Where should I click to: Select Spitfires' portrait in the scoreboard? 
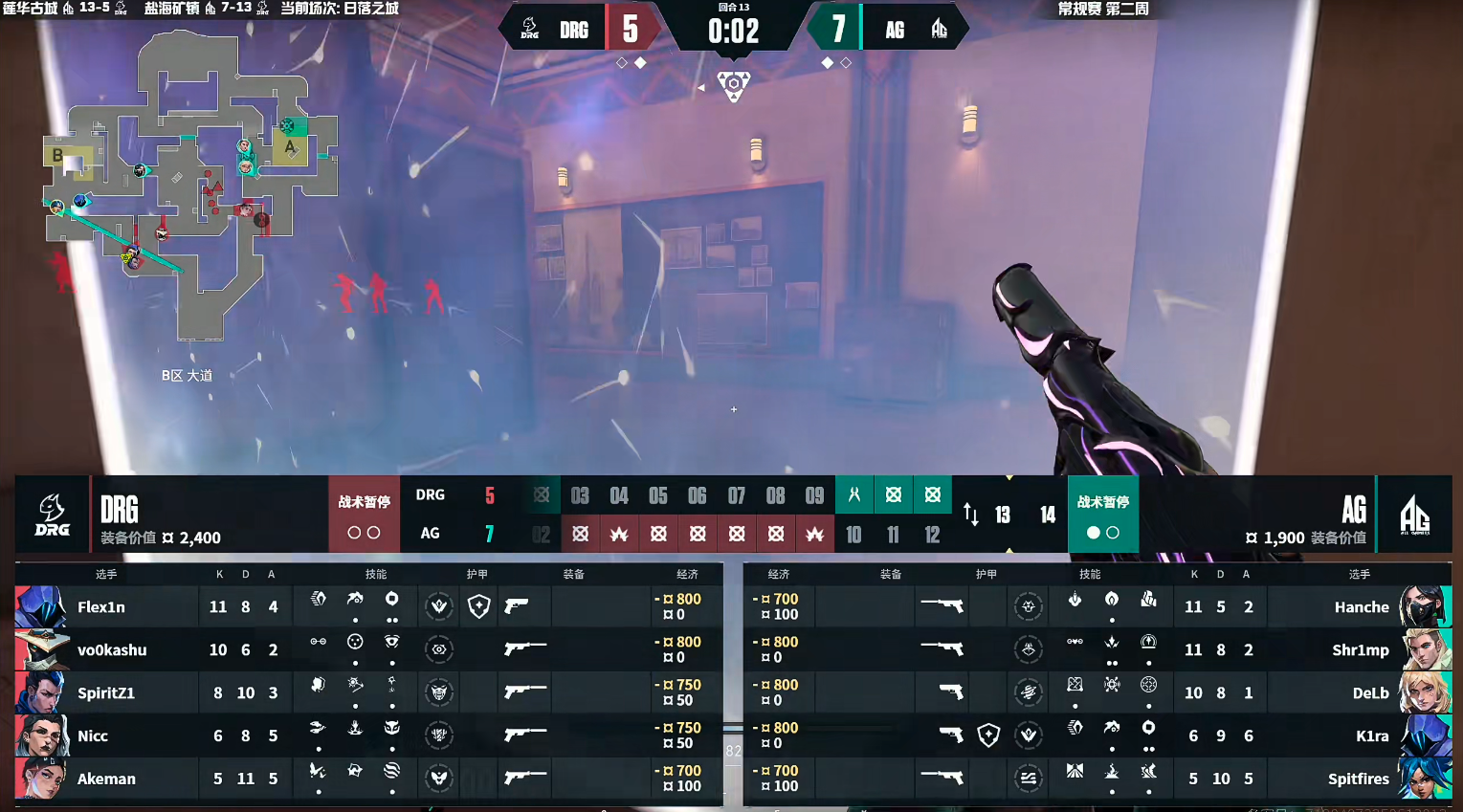[x=1425, y=779]
